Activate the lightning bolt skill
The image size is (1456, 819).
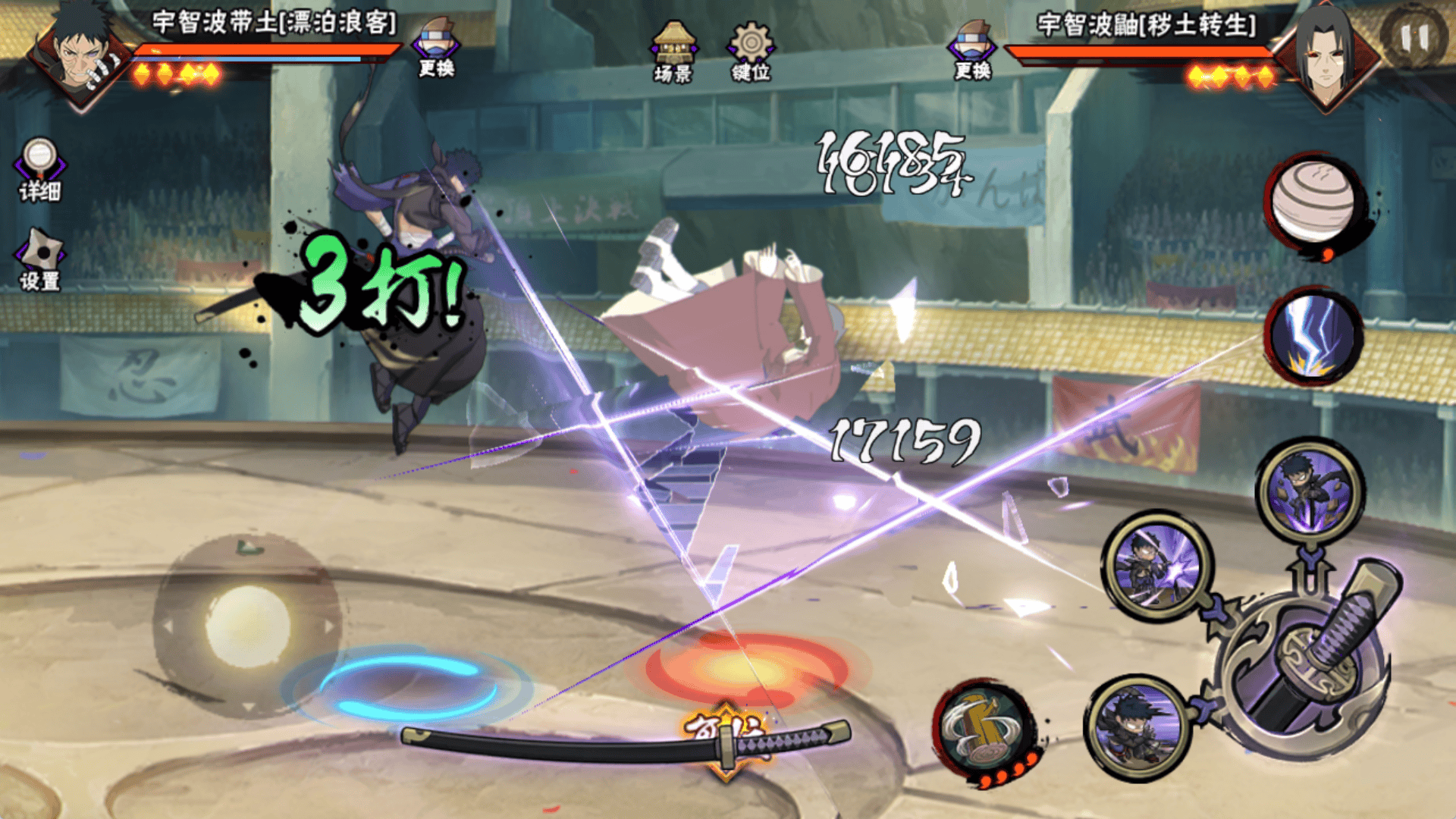pyautogui.click(x=1313, y=335)
